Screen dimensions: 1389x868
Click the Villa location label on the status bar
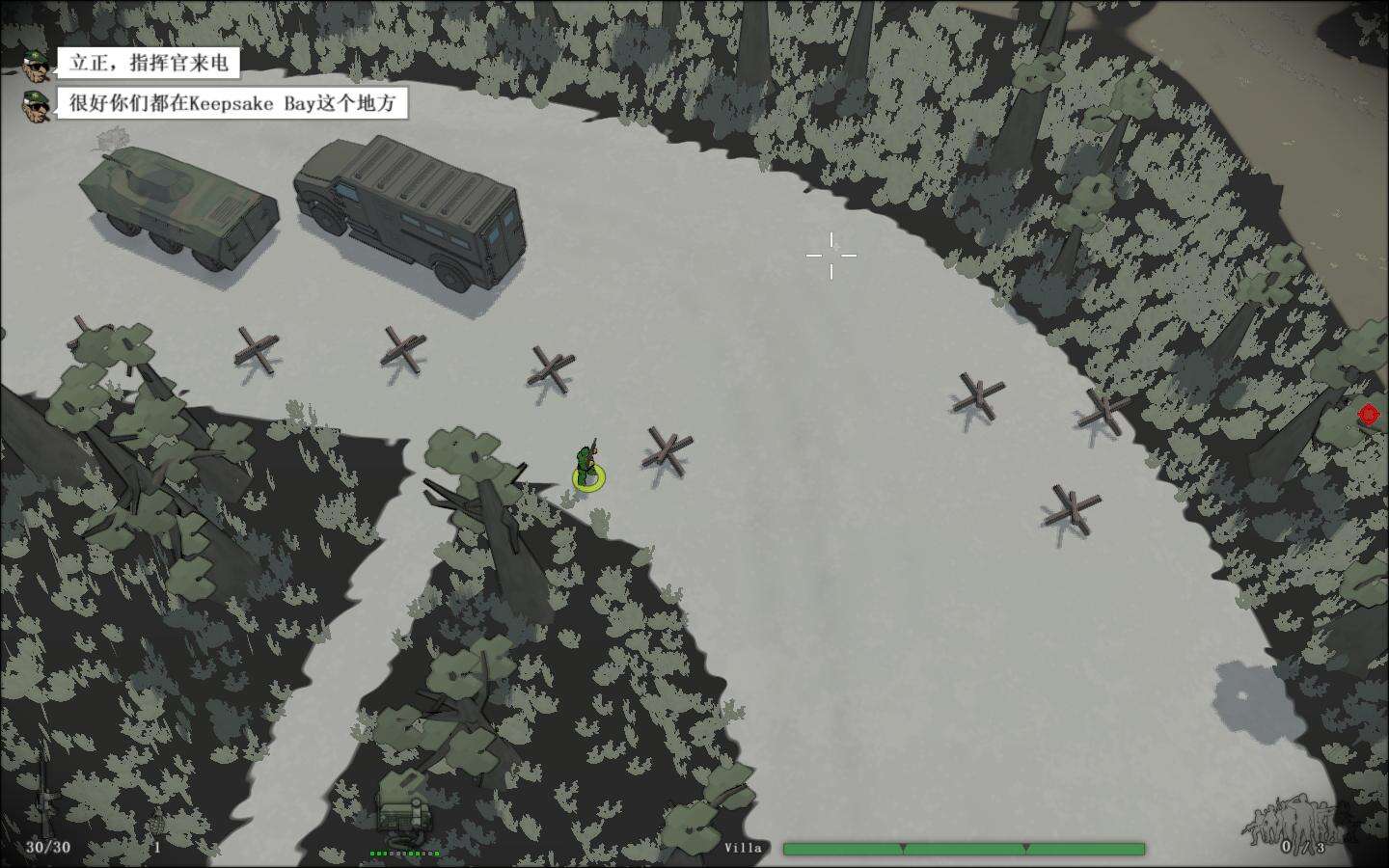(x=744, y=846)
